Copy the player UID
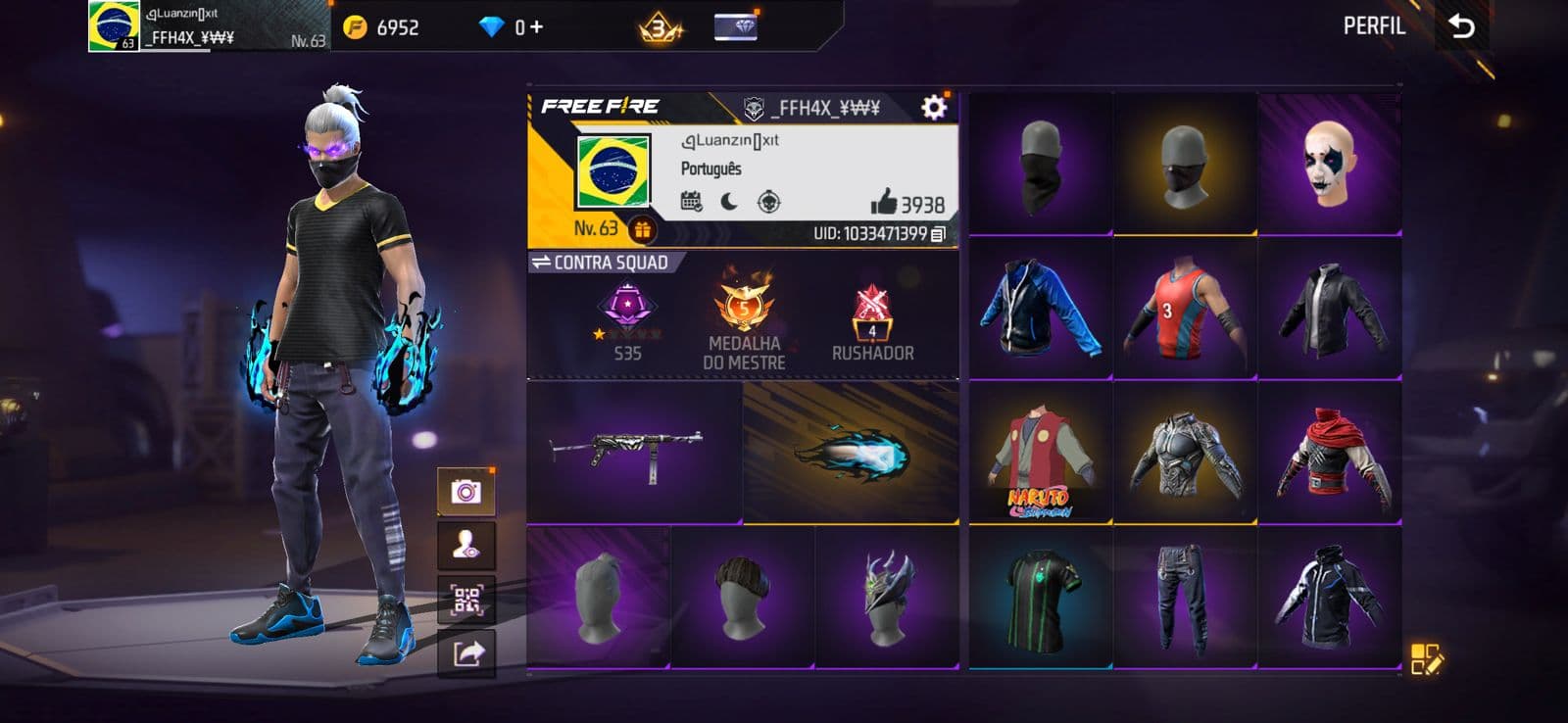The width and height of the screenshot is (1568, 723). [x=938, y=234]
